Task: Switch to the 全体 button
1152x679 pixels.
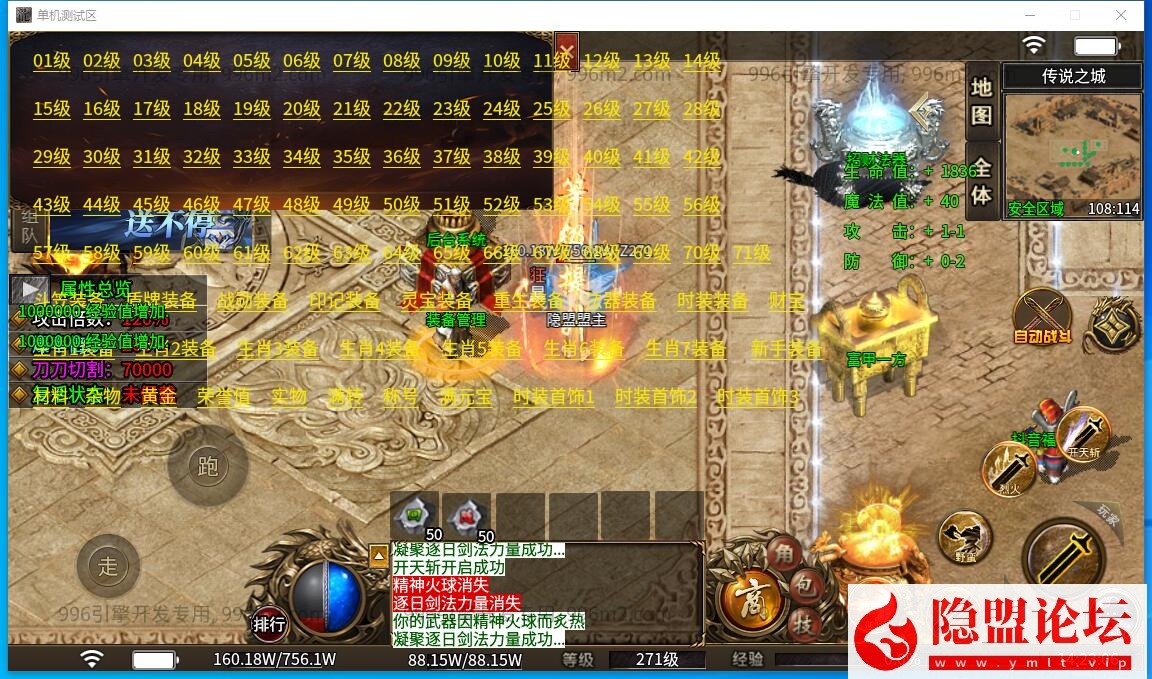Action: click(x=982, y=183)
